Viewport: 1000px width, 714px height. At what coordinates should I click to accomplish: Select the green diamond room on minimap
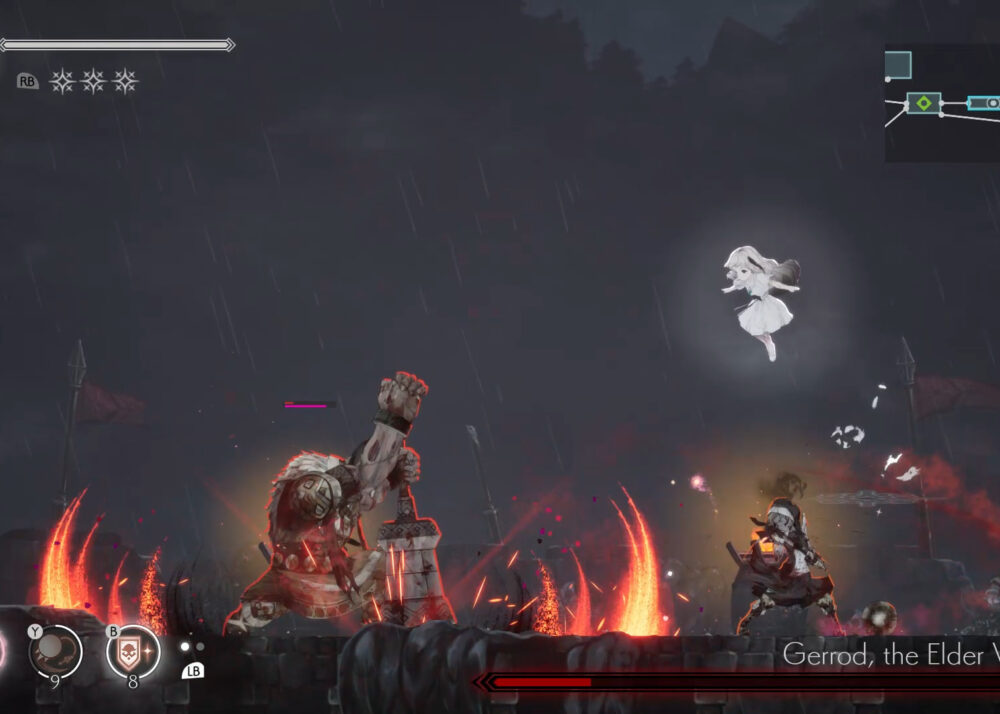(x=924, y=103)
